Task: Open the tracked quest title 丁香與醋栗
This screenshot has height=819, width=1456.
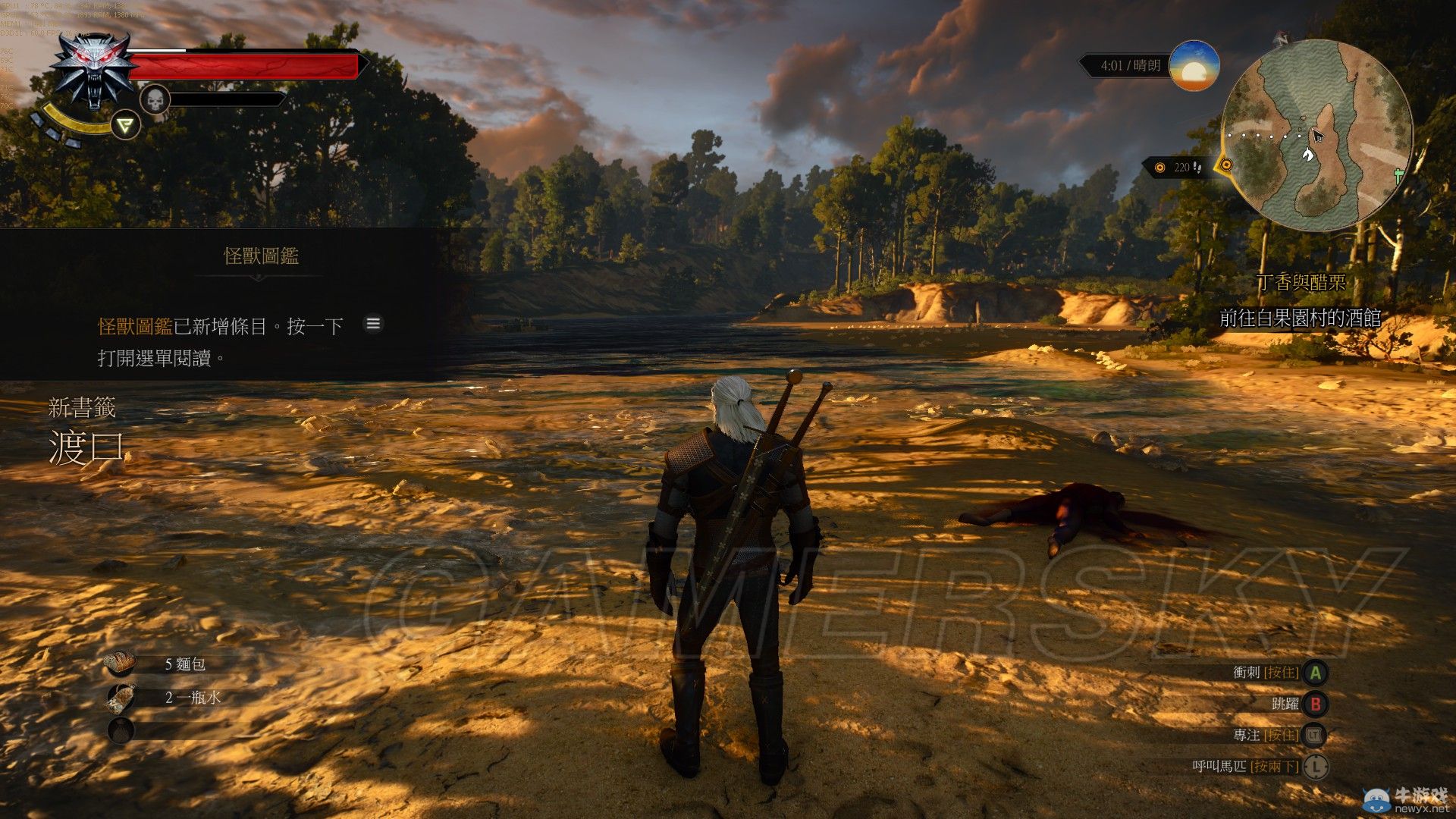Action: tap(1301, 283)
